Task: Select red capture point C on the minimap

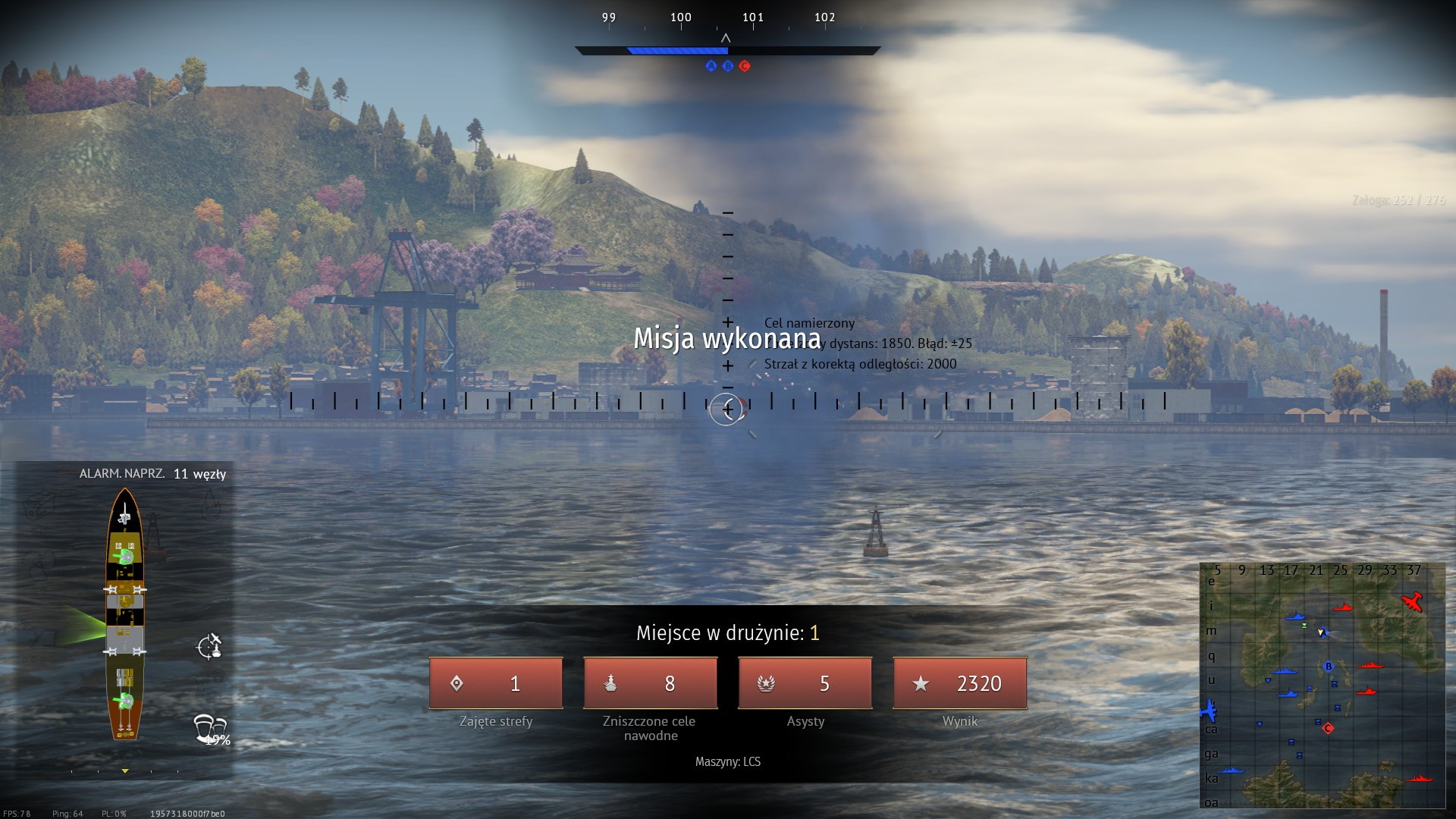Action: [x=1328, y=728]
